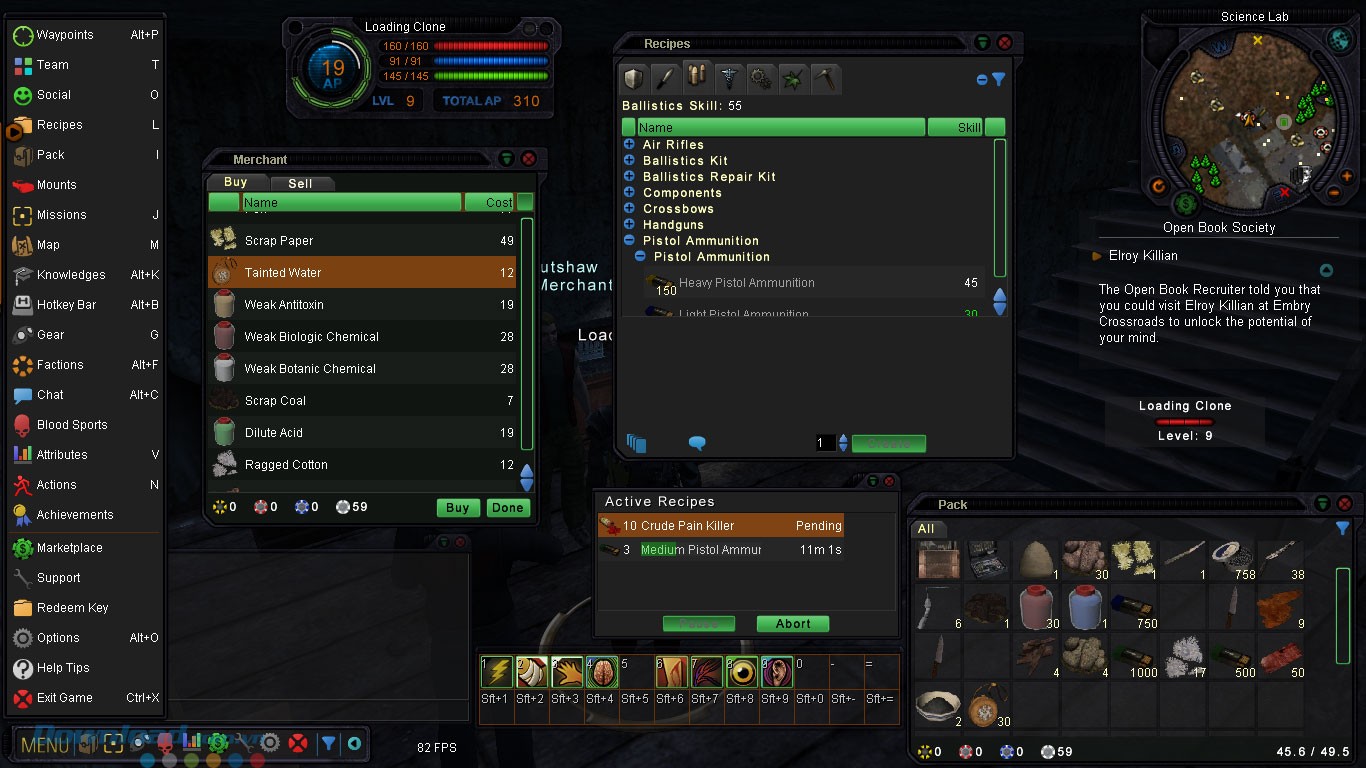Image resolution: width=1366 pixels, height=768 pixels.
Task: Close the Pack window
Action: (1344, 504)
